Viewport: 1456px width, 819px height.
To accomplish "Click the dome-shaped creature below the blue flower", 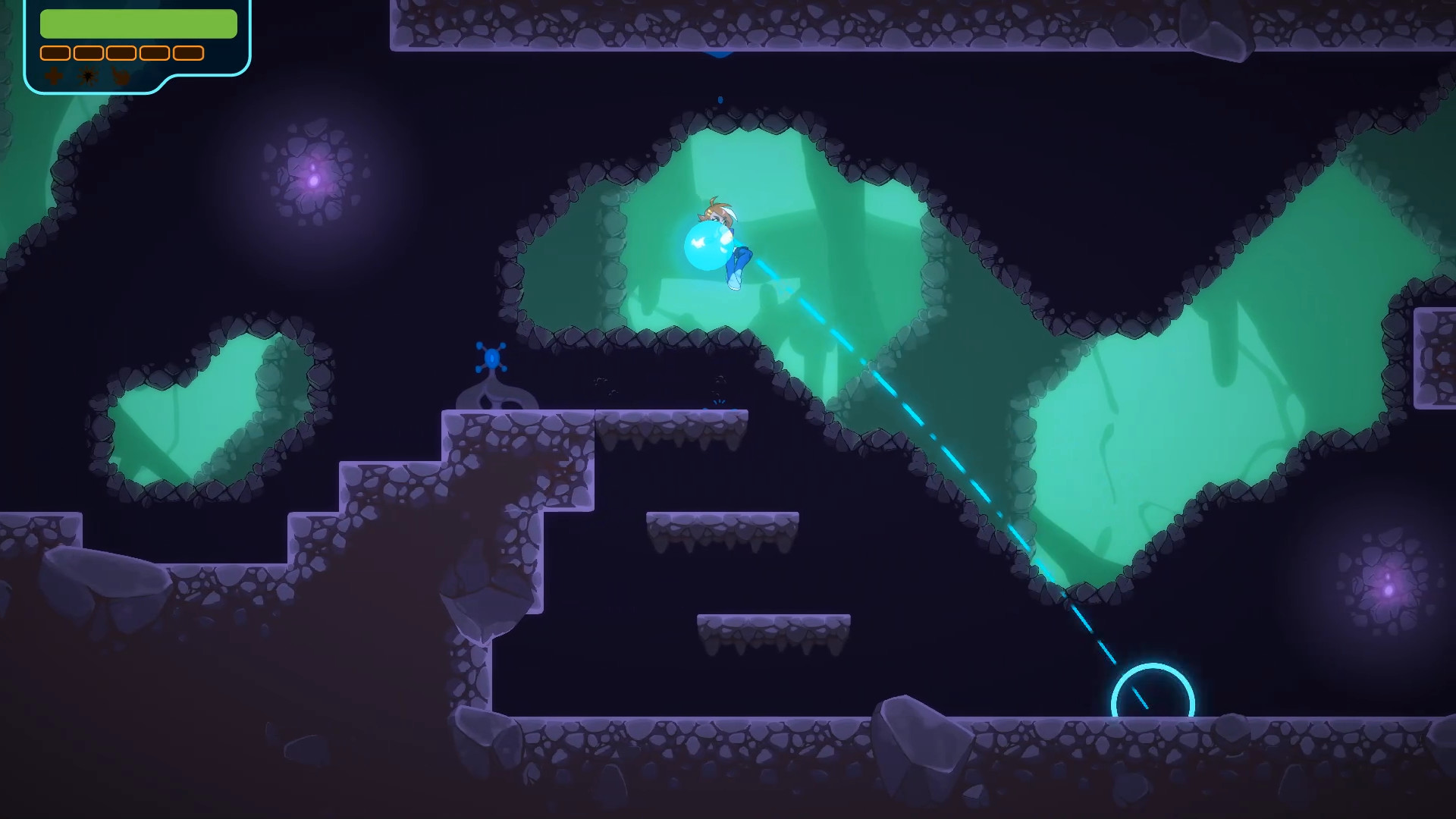I will [x=494, y=398].
